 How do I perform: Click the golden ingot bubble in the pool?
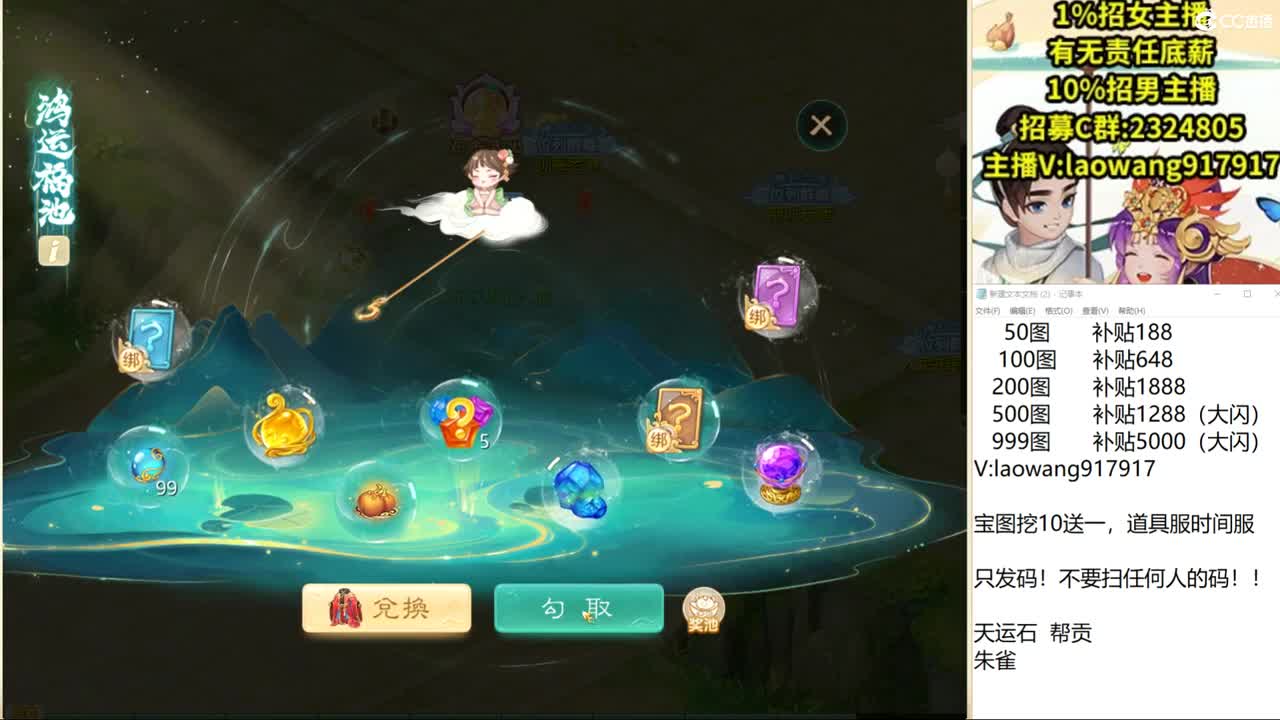pos(280,425)
